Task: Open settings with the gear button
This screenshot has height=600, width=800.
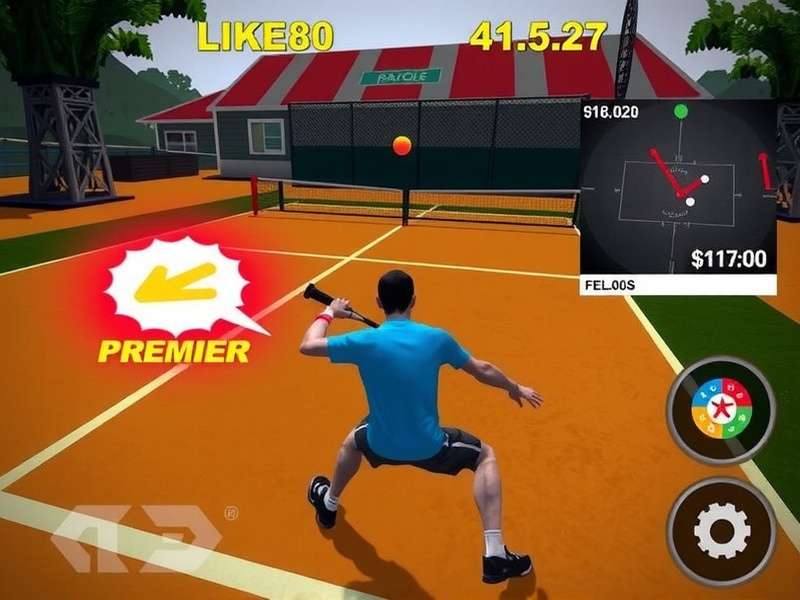Action: pyautogui.click(x=721, y=531)
